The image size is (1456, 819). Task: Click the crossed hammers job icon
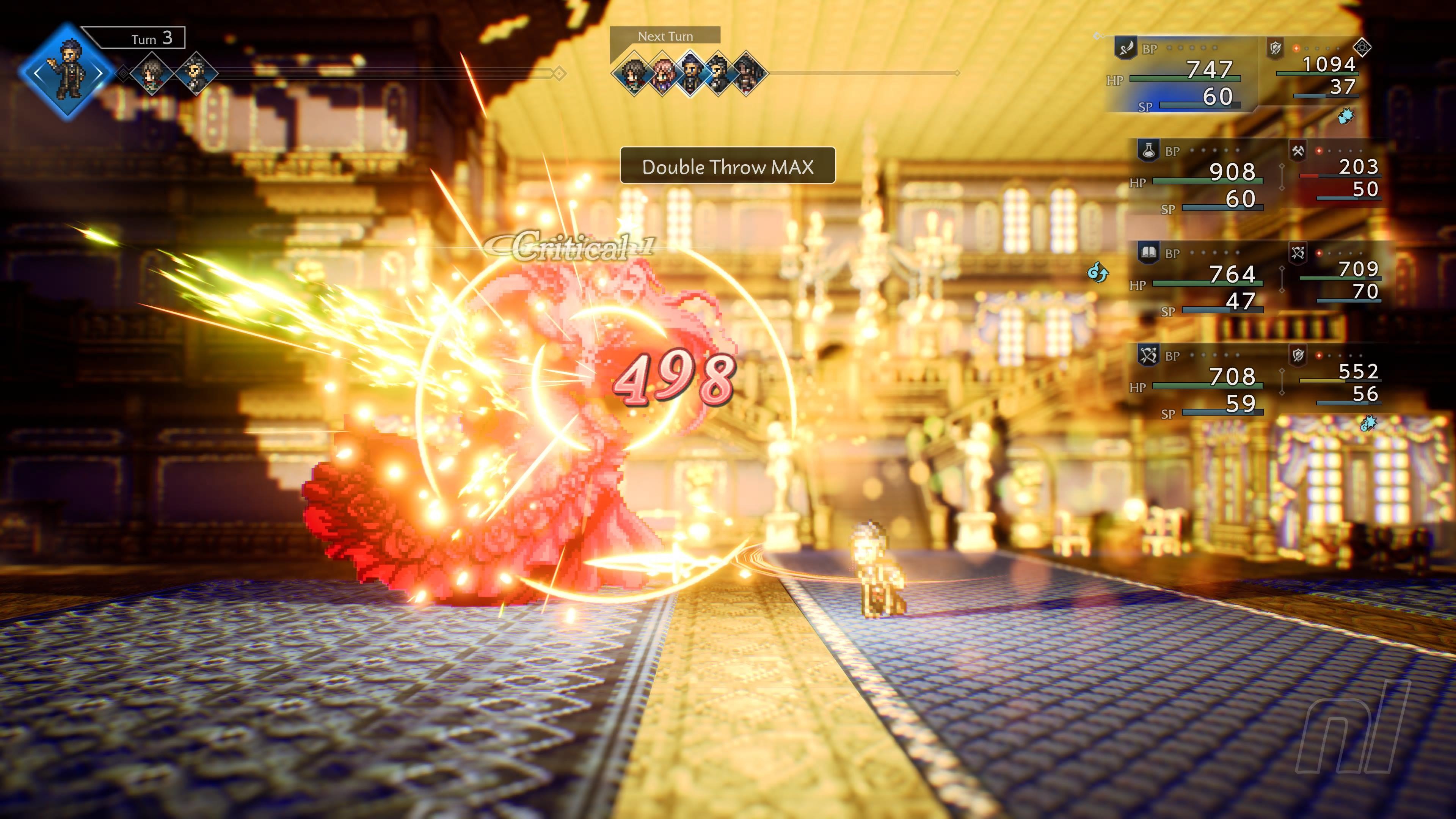point(1298,151)
